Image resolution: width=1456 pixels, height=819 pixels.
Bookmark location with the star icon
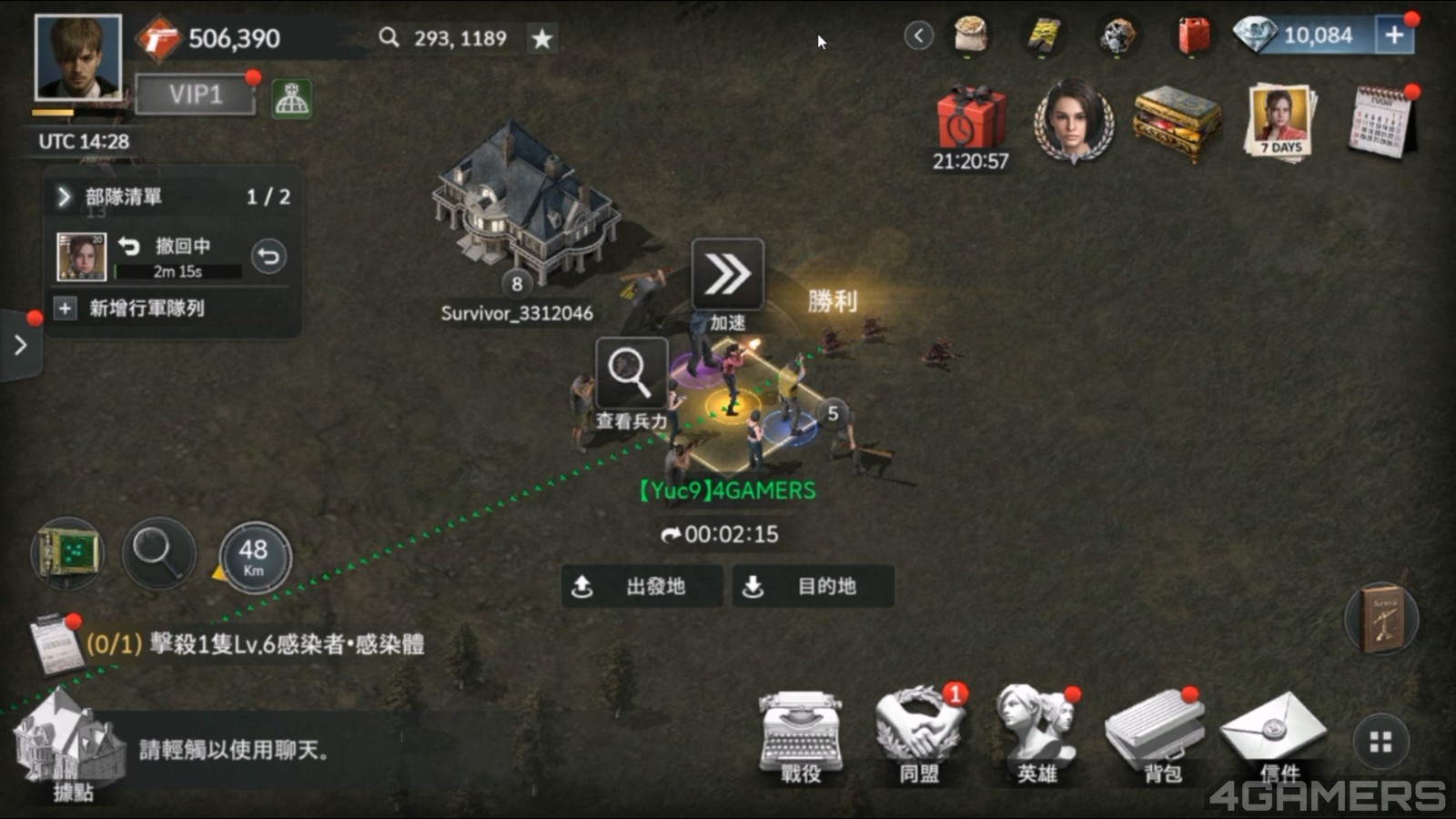[542, 38]
